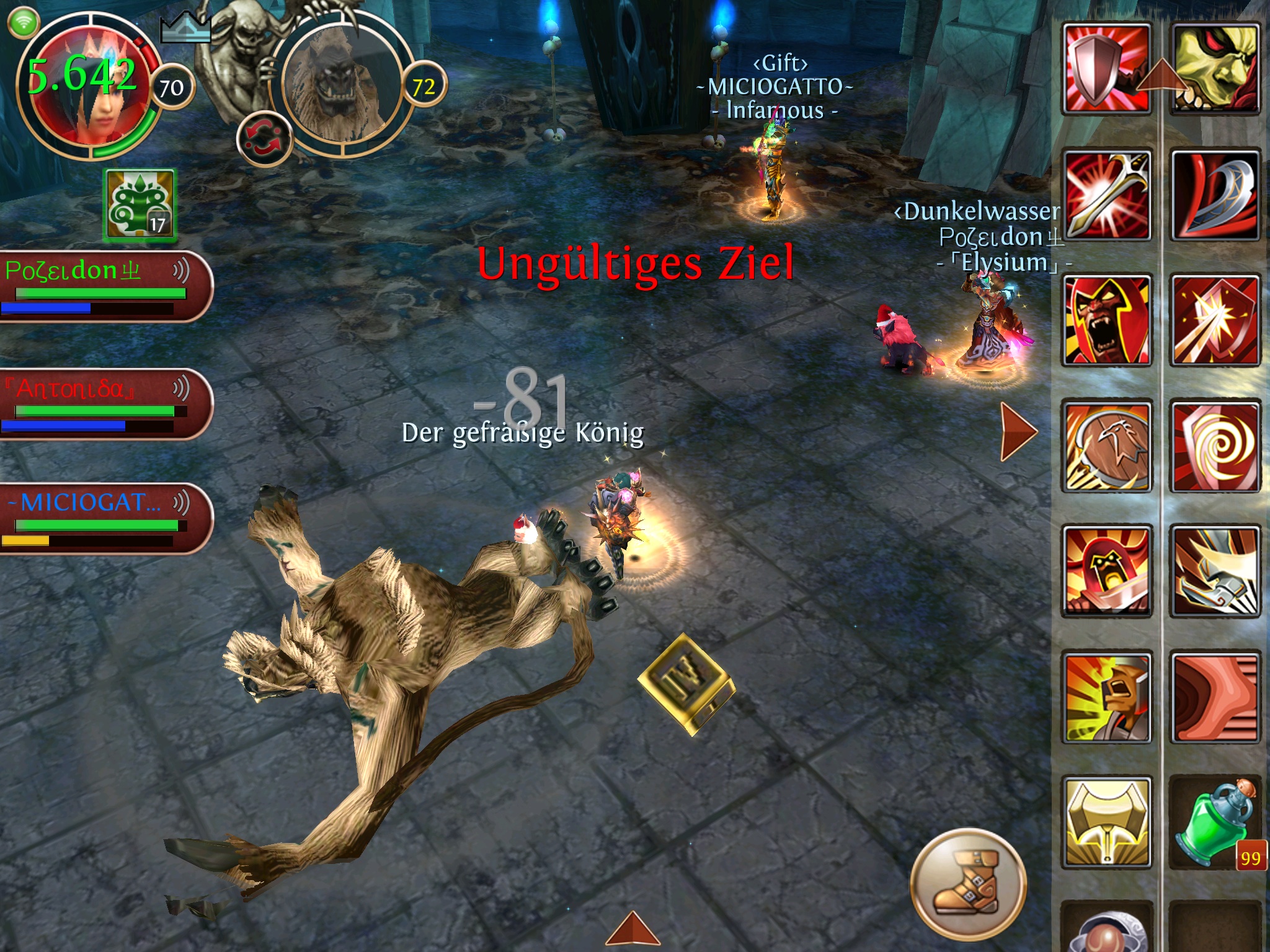The width and height of the screenshot is (1270, 952).
Task: Activate the wooden round shield skill
Action: [x=1107, y=446]
